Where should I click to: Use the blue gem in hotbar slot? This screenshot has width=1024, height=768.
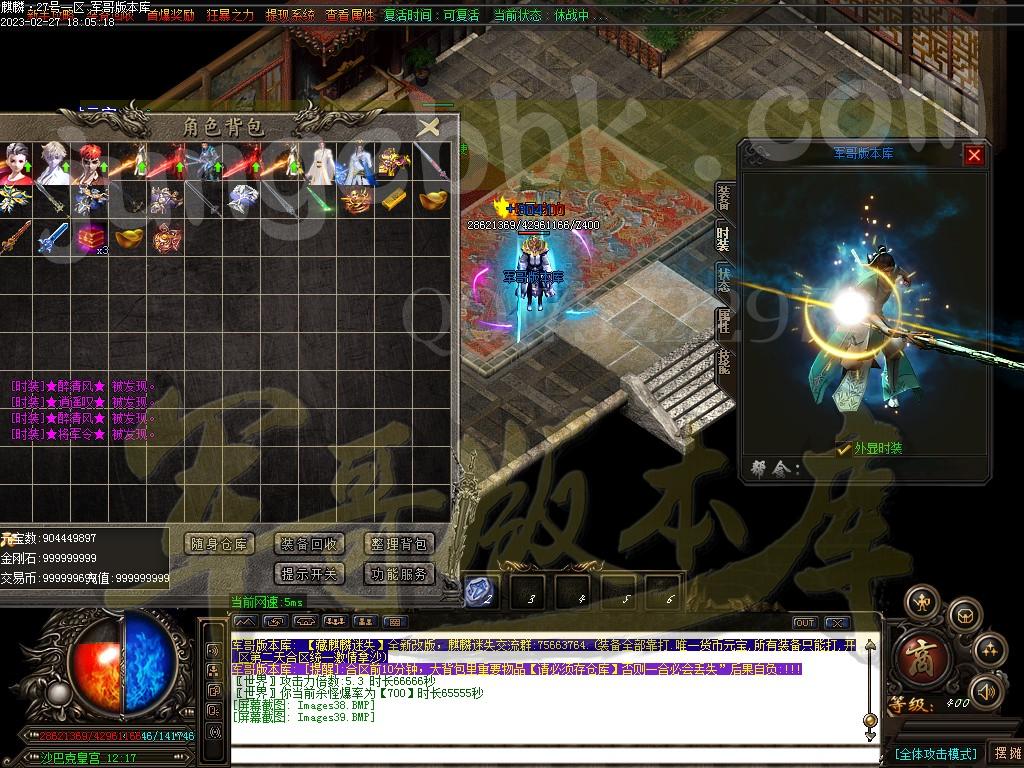pyautogui.click(x=478, y=593)
